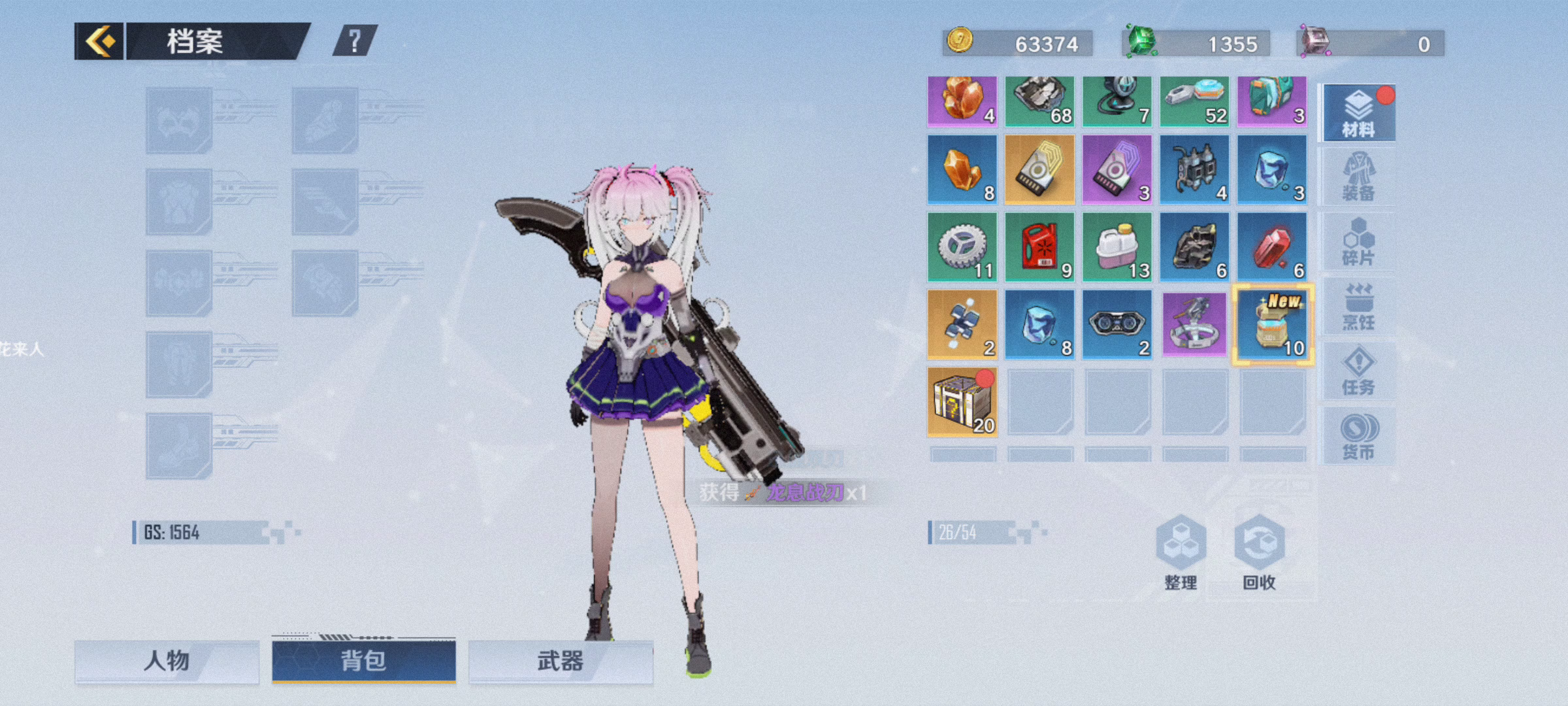Click the 整理 sort inventory button
The image size is (1568, 706).
[x=1181, y=552]
